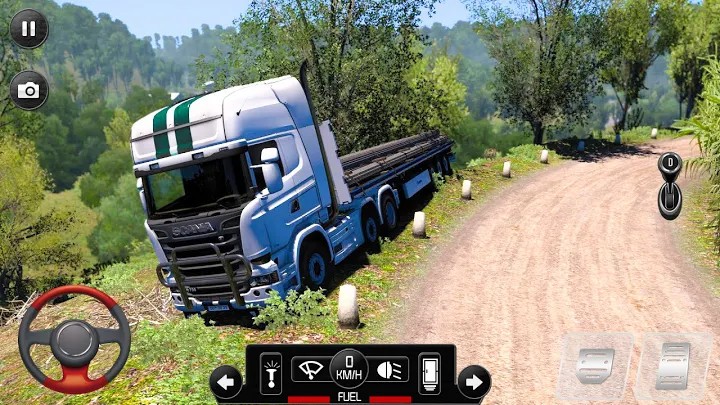
Task: Grab the red steering wheel
Action: click(x=74, y=340)
